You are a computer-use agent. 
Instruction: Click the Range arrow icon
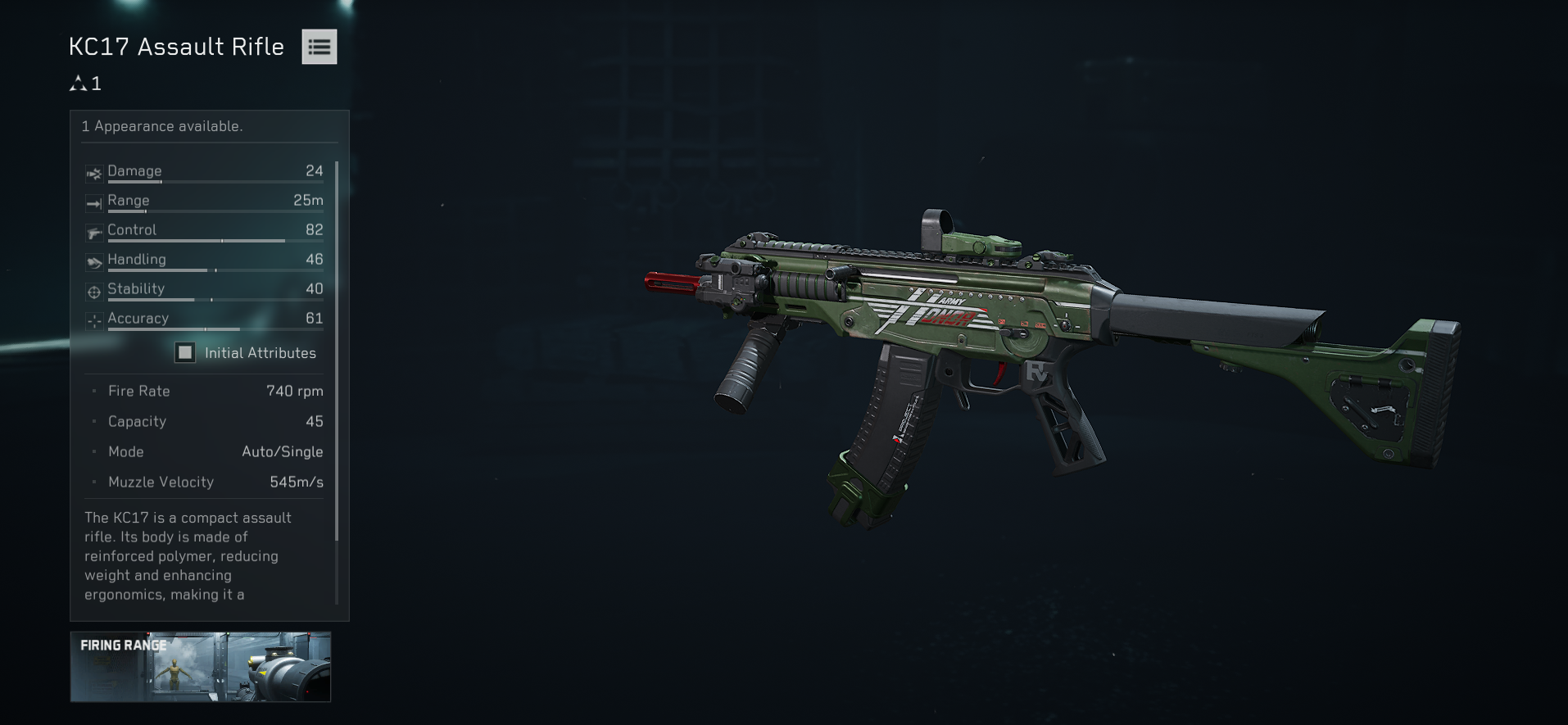click(93, 203)
